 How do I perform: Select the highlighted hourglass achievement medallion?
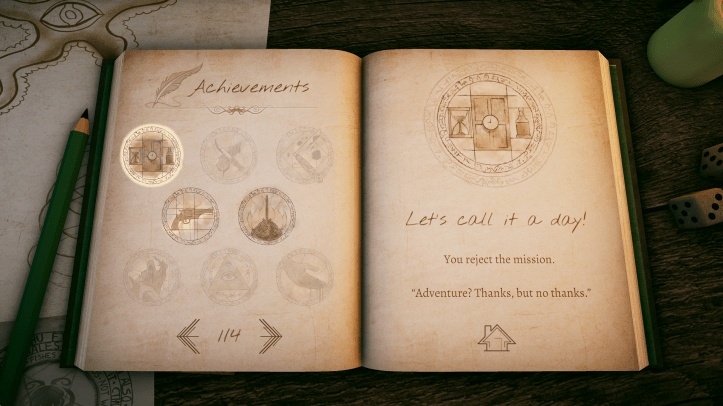coord(152,154)
